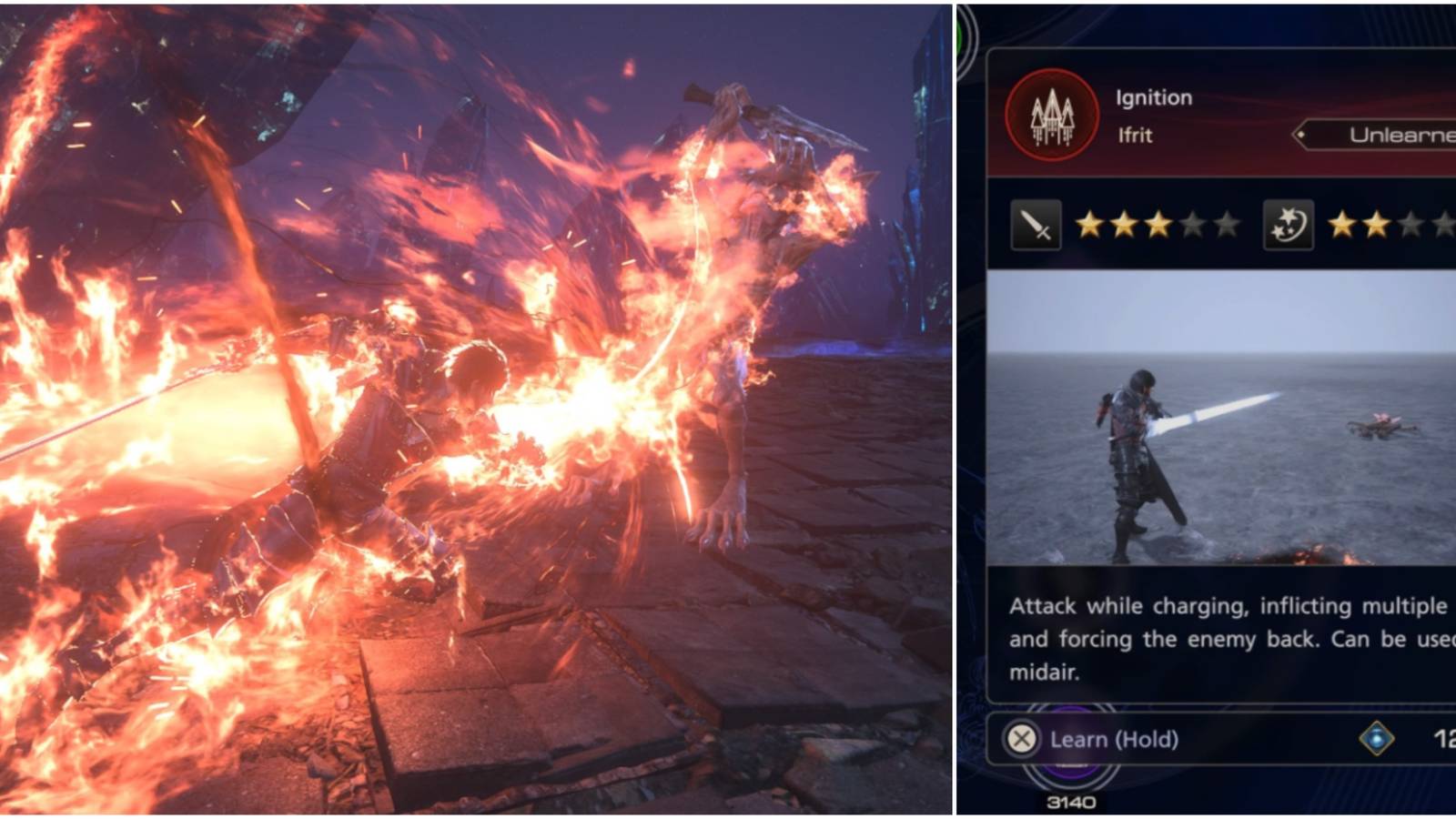1456x819 pixels.
Task: Click the 3140 ability points counter
Action: tap(1071, 802)
